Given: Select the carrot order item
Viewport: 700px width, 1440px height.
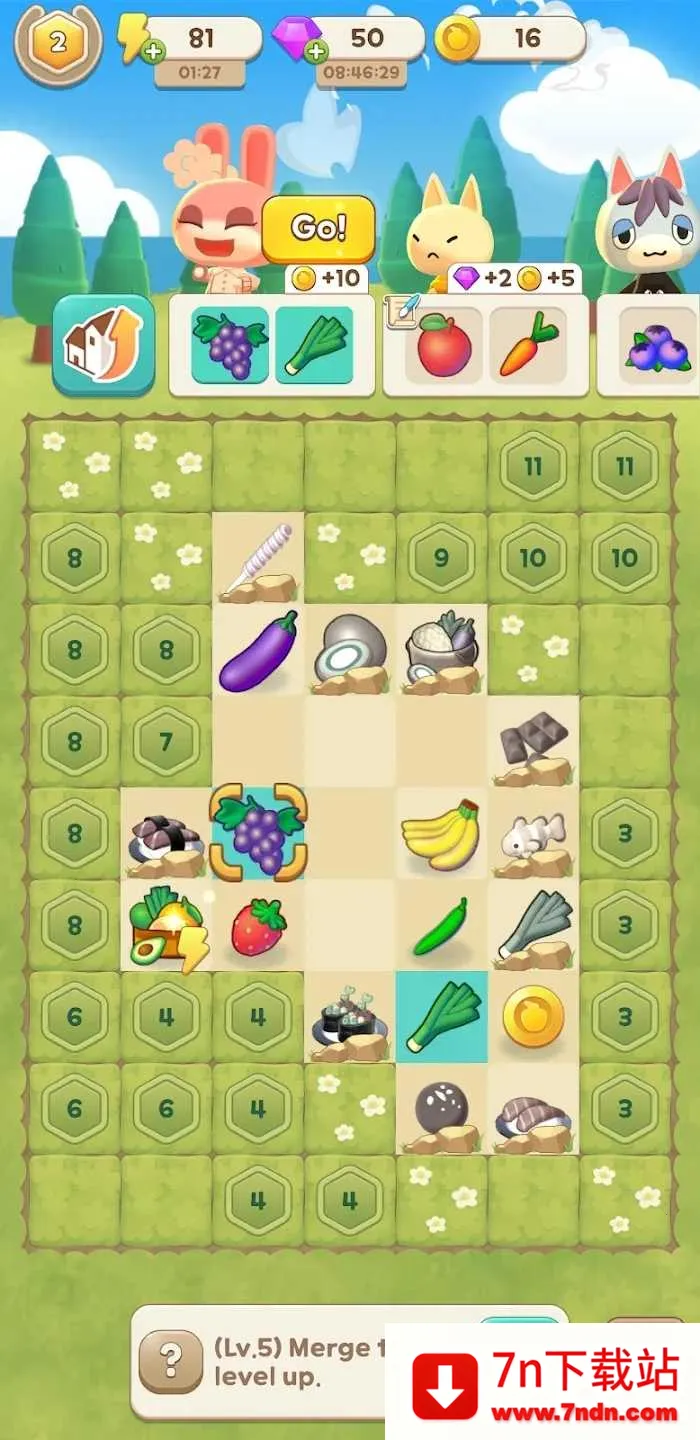Looking at the screenshot, I should 528,345.
